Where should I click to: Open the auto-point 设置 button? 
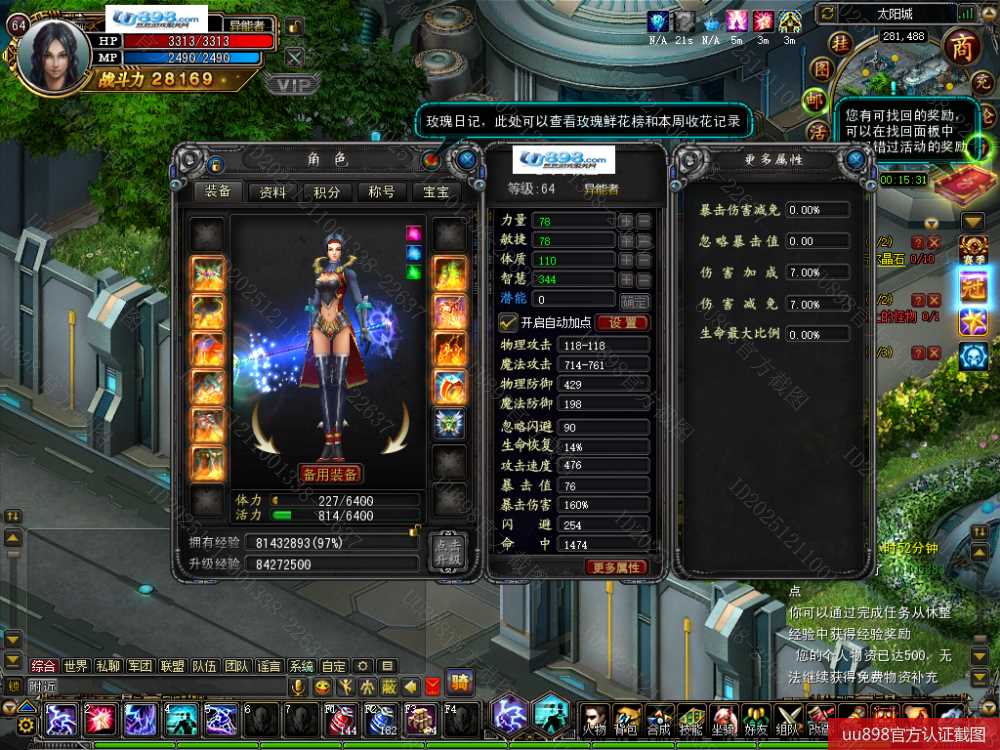pos(622,323)
